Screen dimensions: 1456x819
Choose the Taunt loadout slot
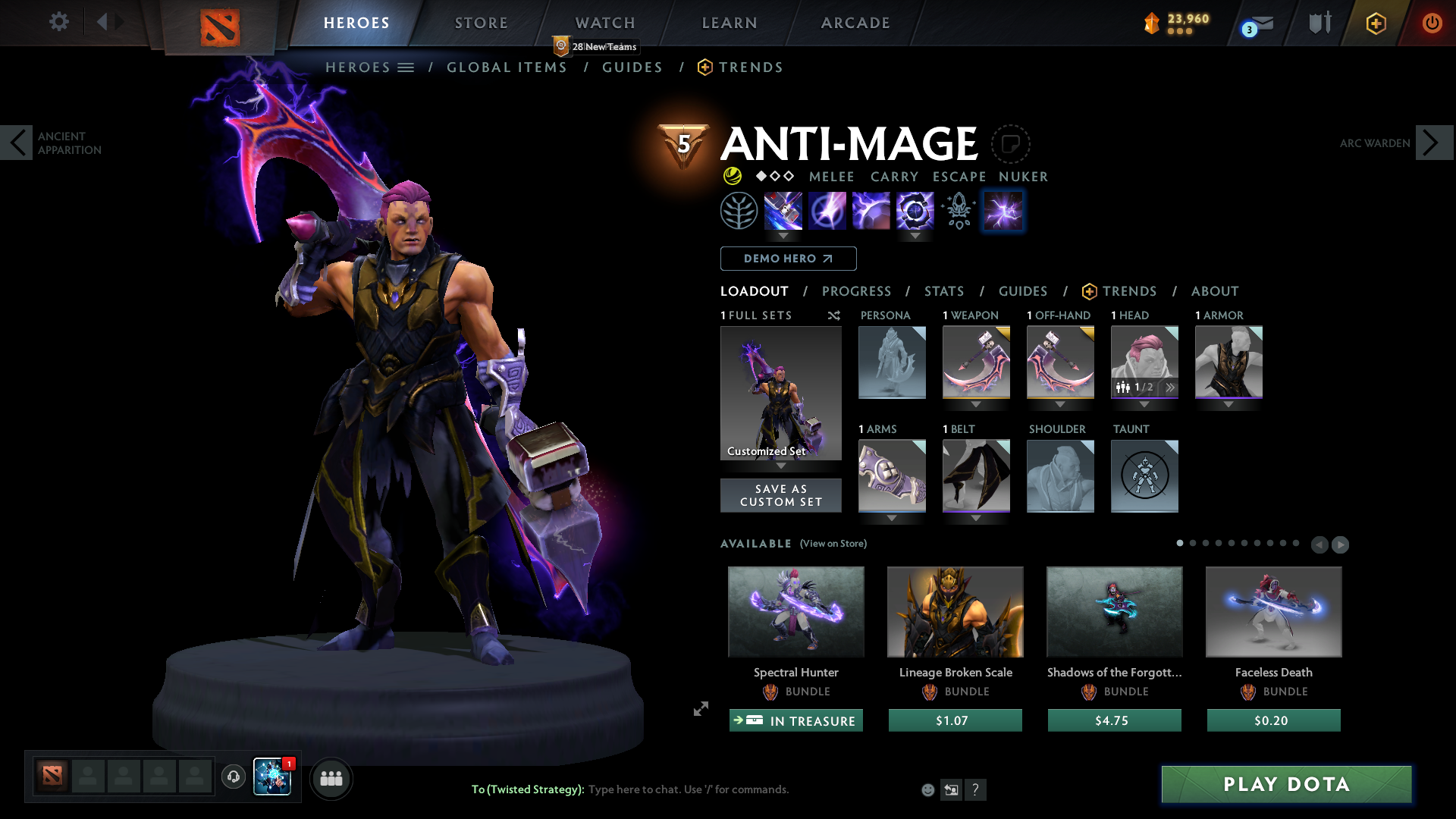[1144, 476]
